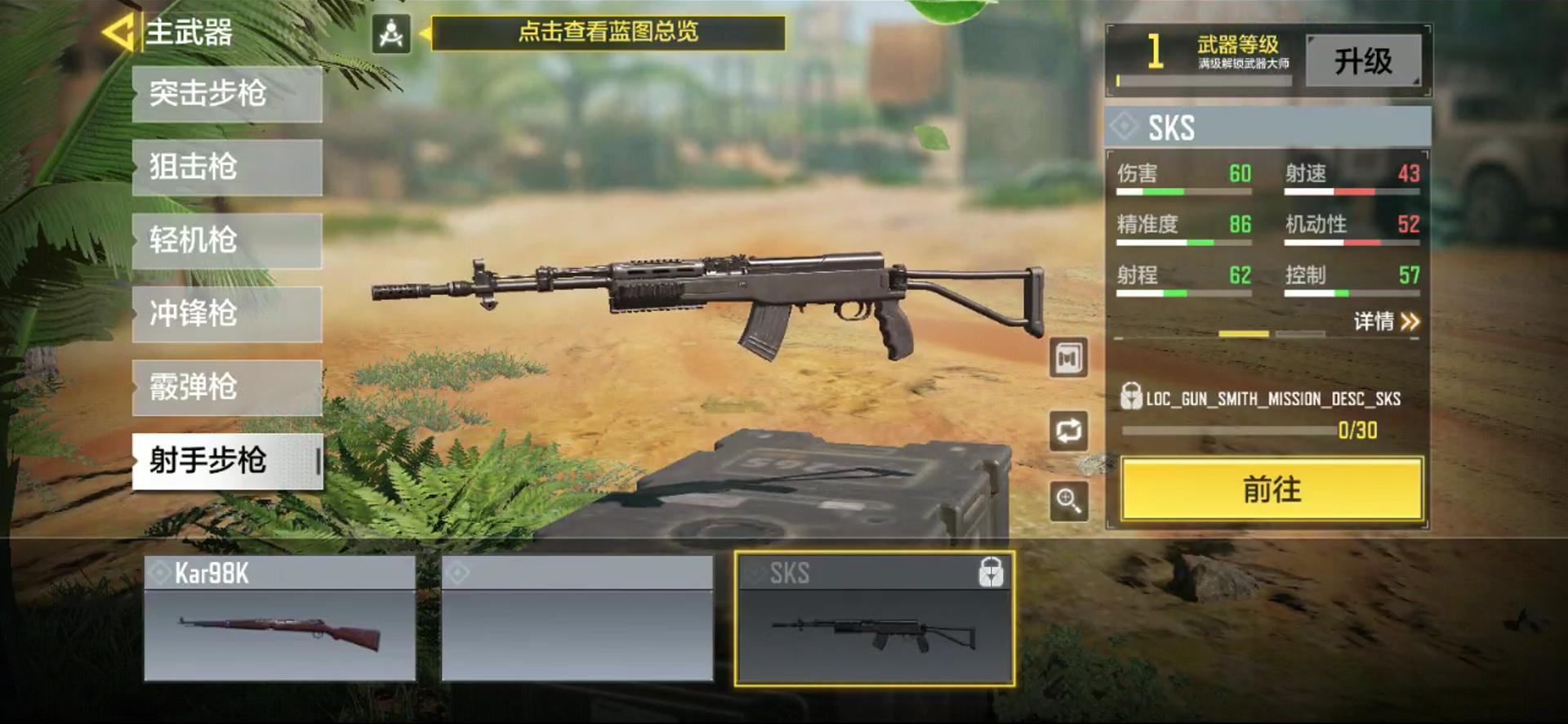
Task: Click the rotate weapon preview icon
Action: (1067, 429)
